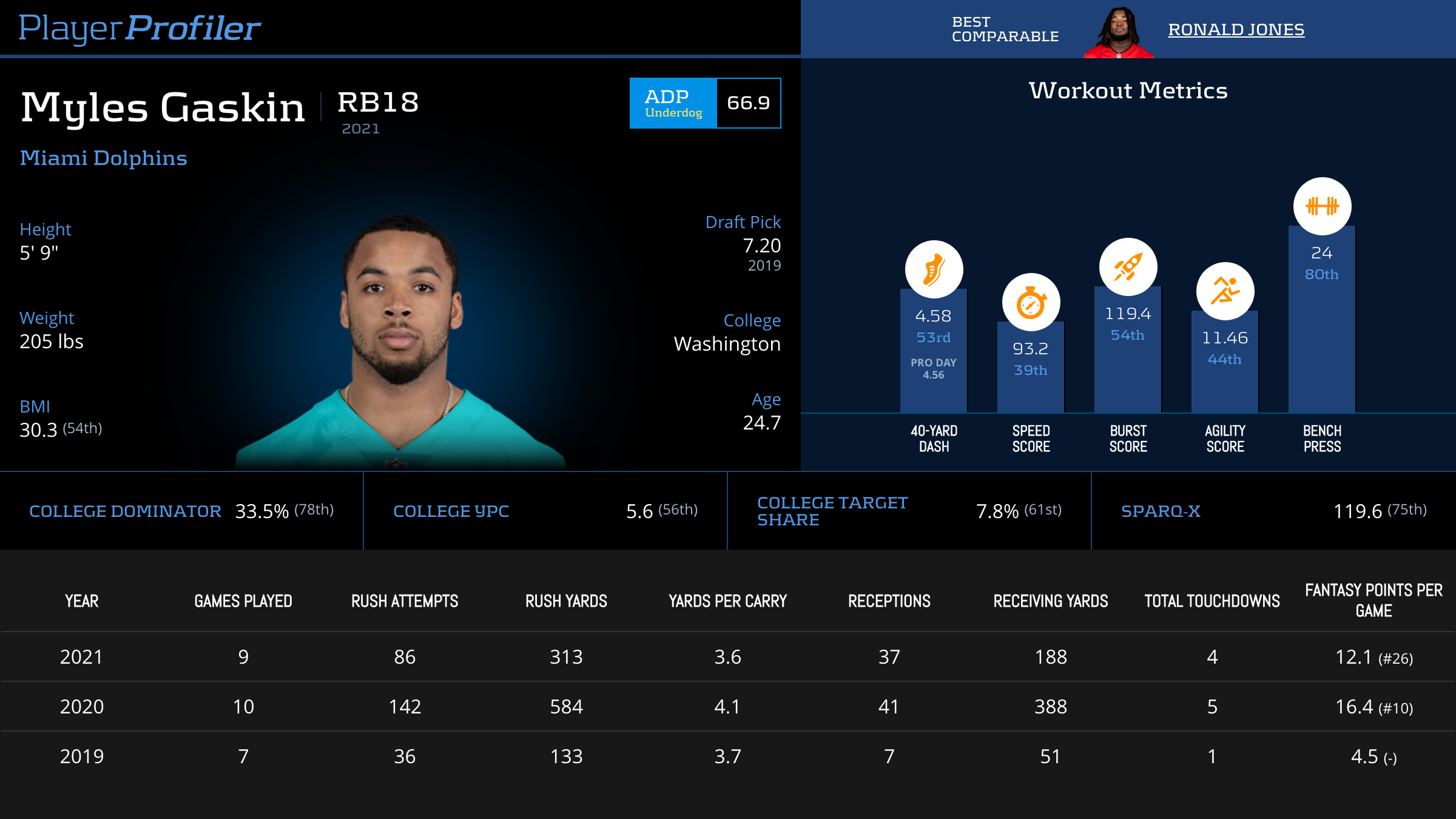Select the 40-yard dash shoe icon
The height and width of the screenshot is (819, 1456).
[934, 269]
